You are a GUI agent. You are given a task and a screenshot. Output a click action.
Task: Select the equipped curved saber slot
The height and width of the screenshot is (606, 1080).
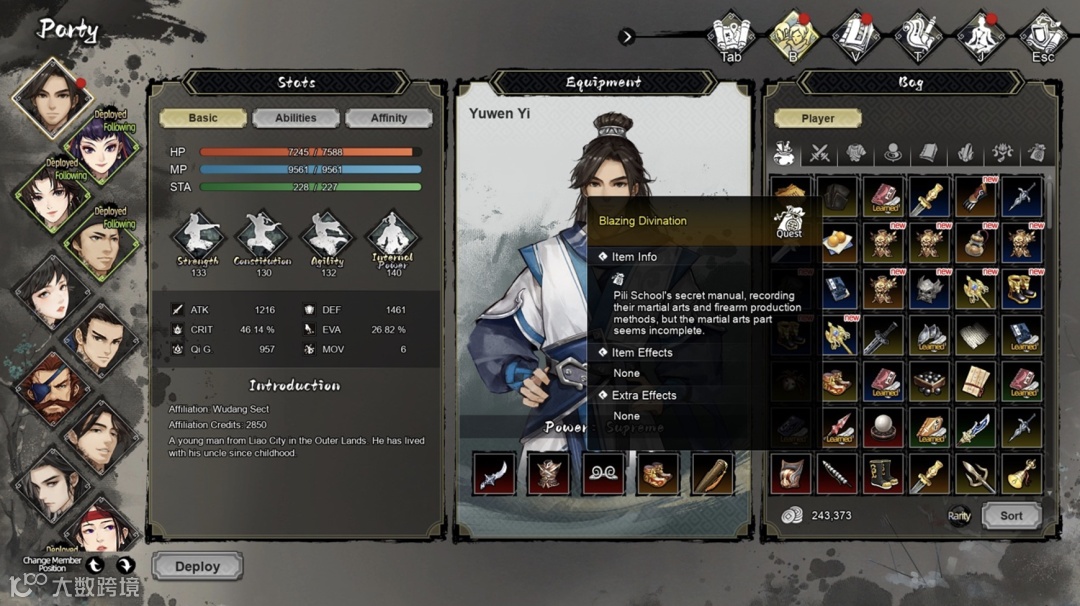[x=494, y=473]
